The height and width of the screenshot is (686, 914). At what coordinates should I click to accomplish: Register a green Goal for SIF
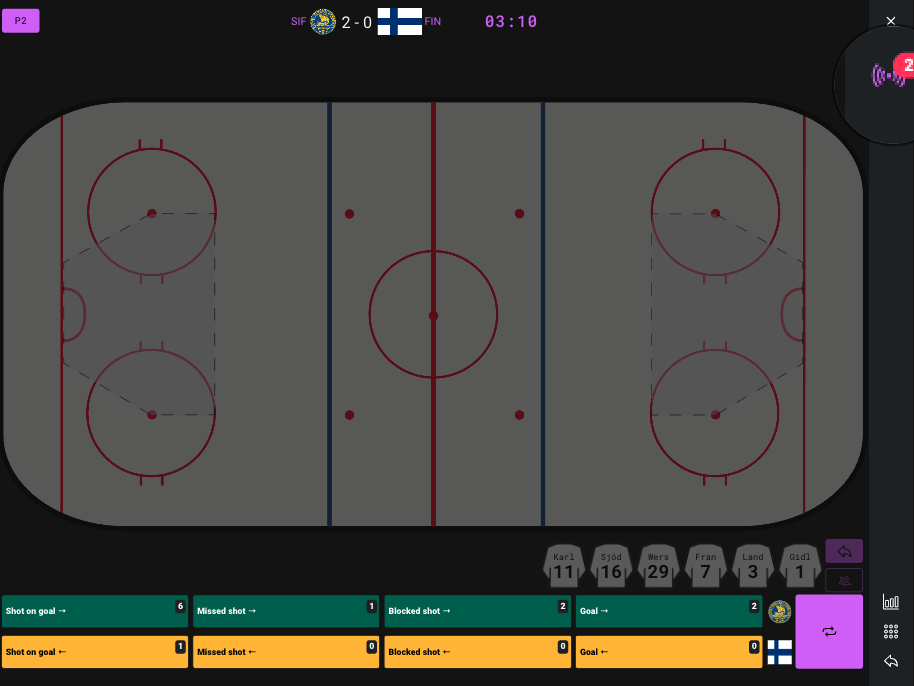[x=668, y=611]
